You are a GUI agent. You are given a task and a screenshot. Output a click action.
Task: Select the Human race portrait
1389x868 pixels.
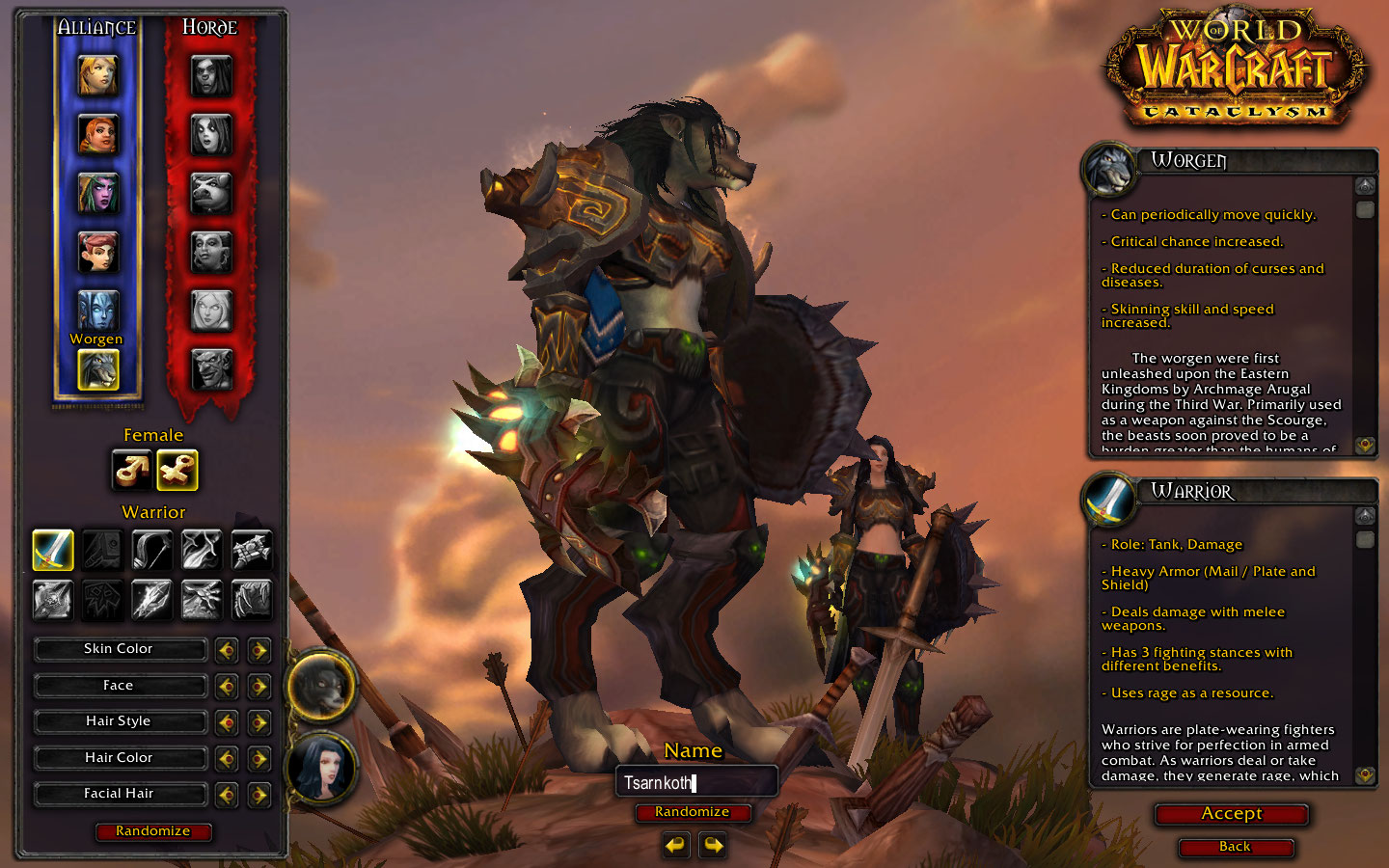pyautogui.click(x=97, y=75)
